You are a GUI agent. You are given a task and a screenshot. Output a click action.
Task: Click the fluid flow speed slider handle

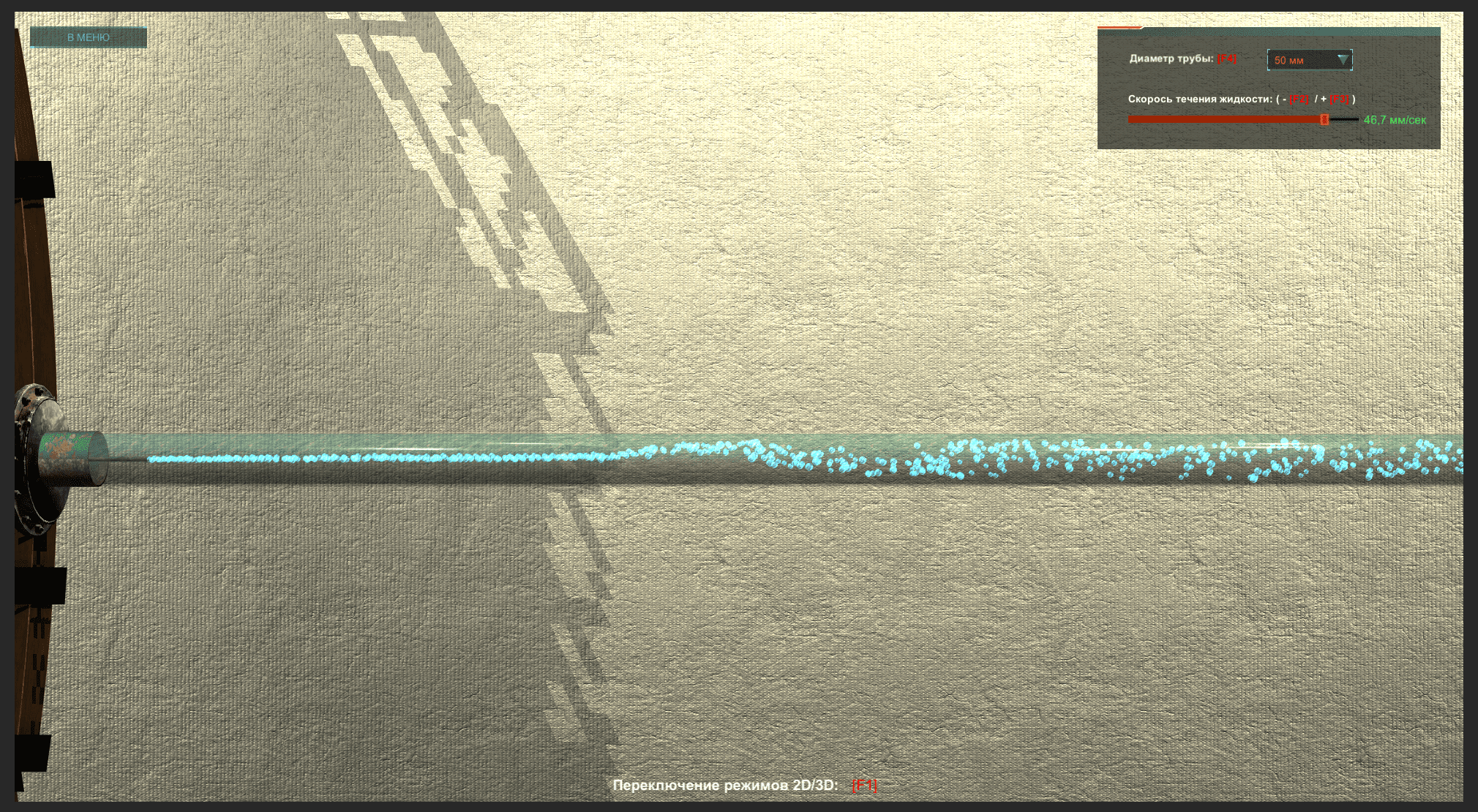tap(1324, 119)
